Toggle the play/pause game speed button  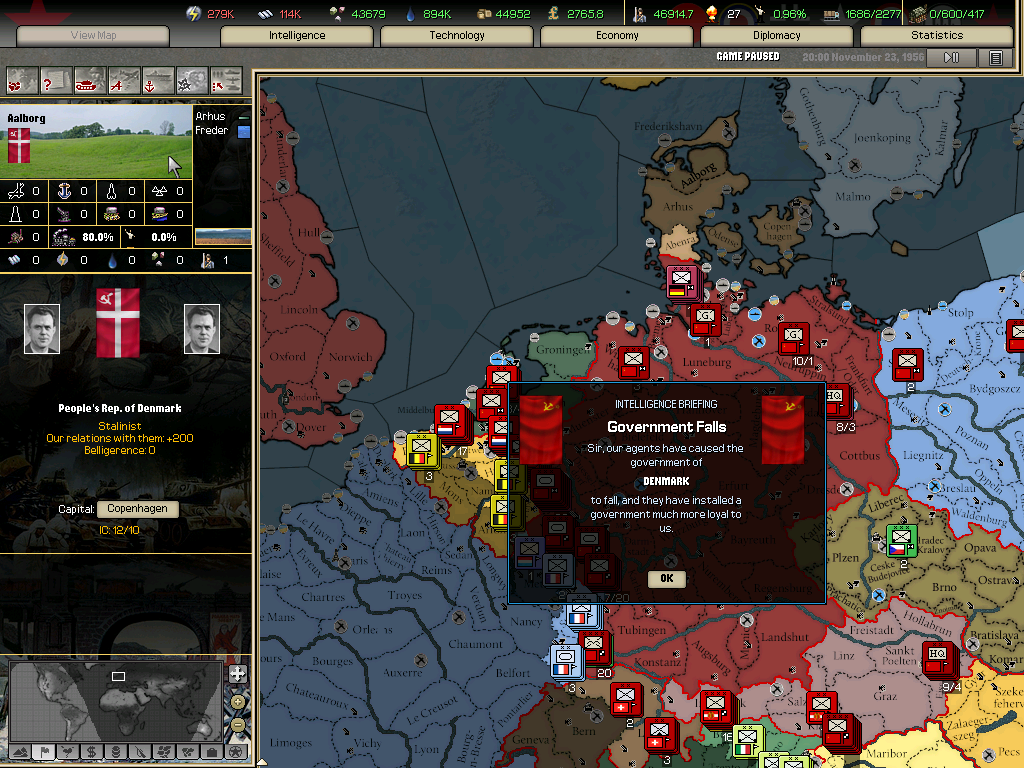click(x=951, y=58)
